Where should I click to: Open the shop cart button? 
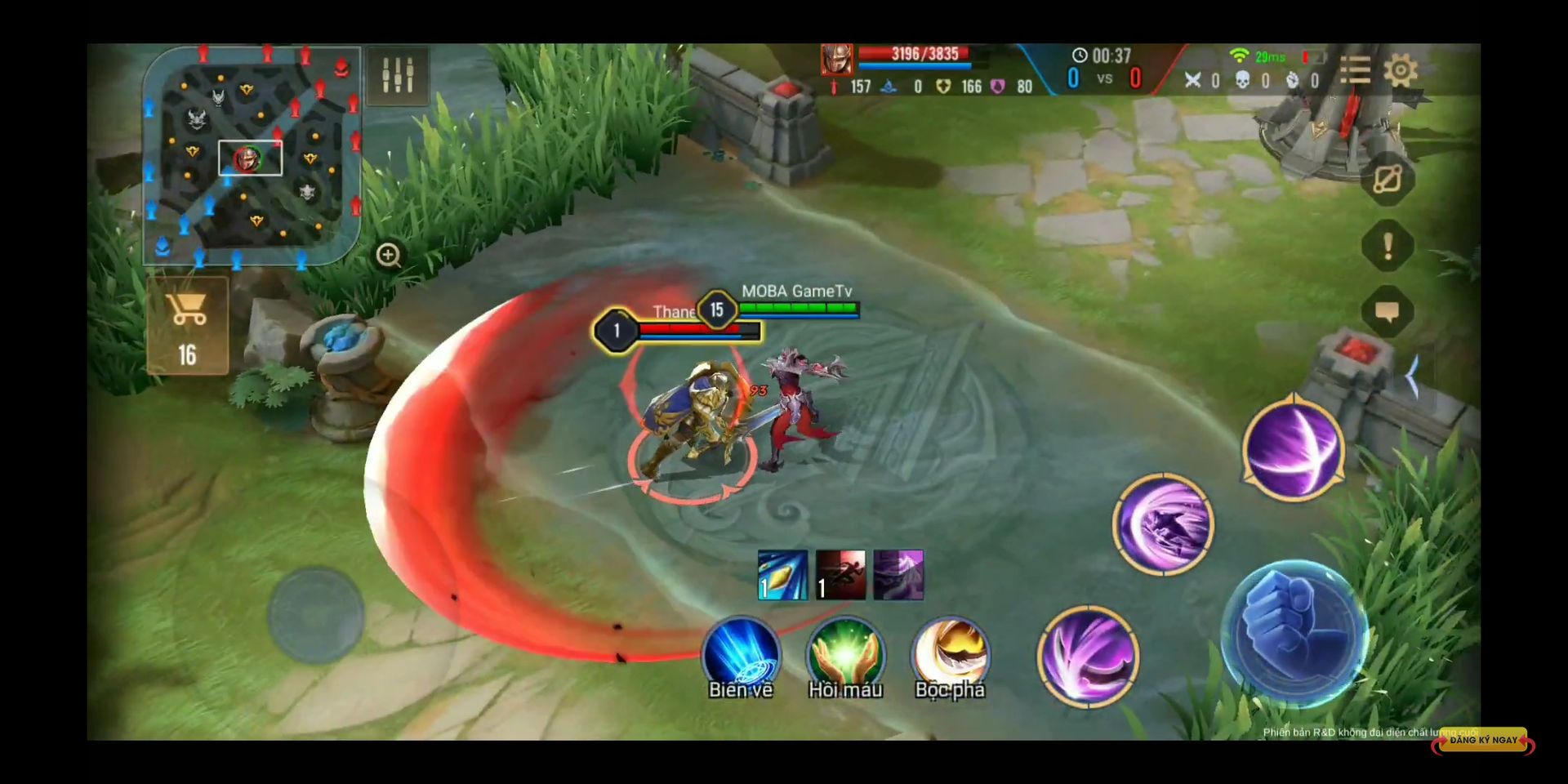[188, 326]
